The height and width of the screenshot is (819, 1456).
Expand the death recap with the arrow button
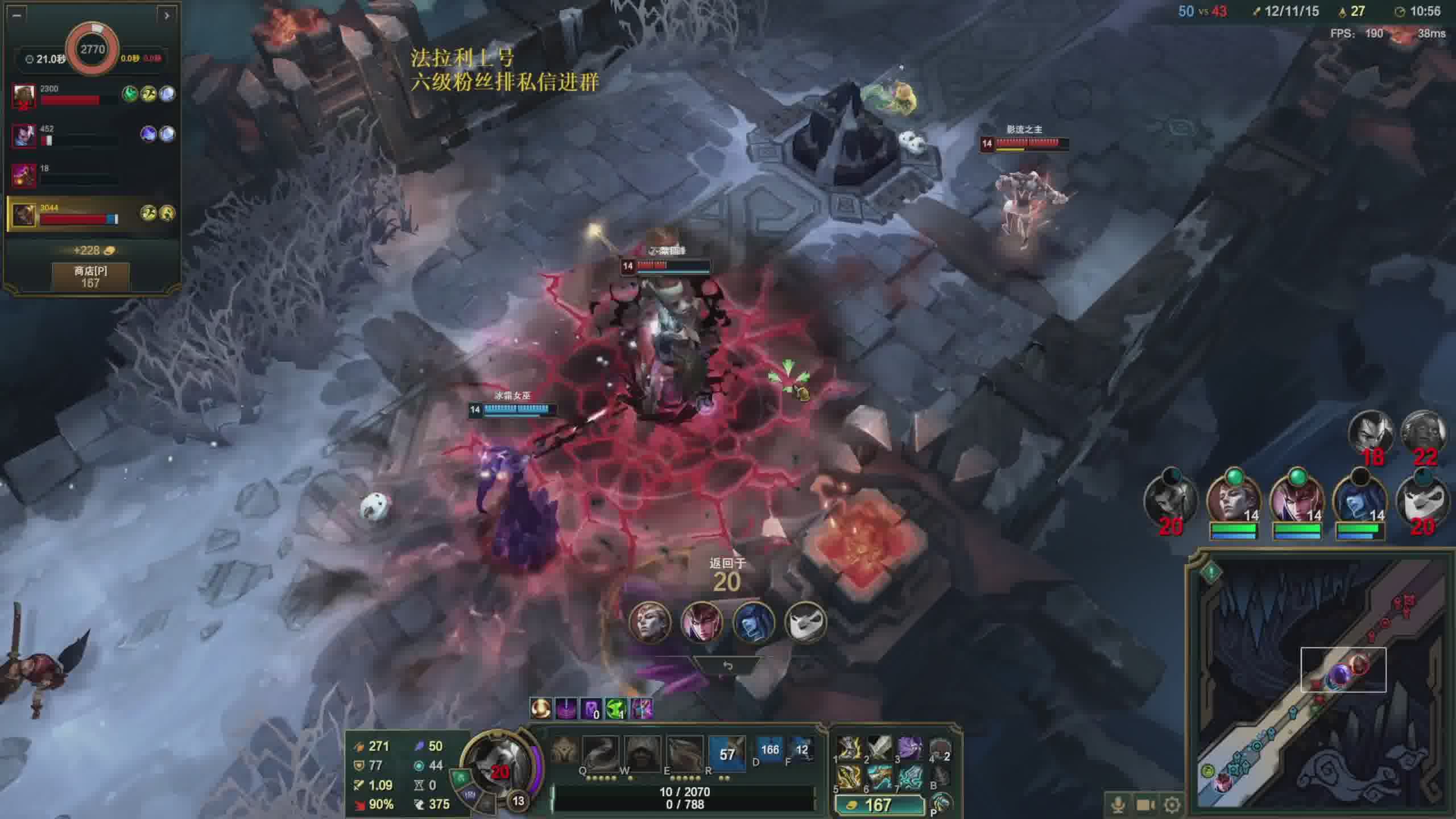tap(166, 15)
